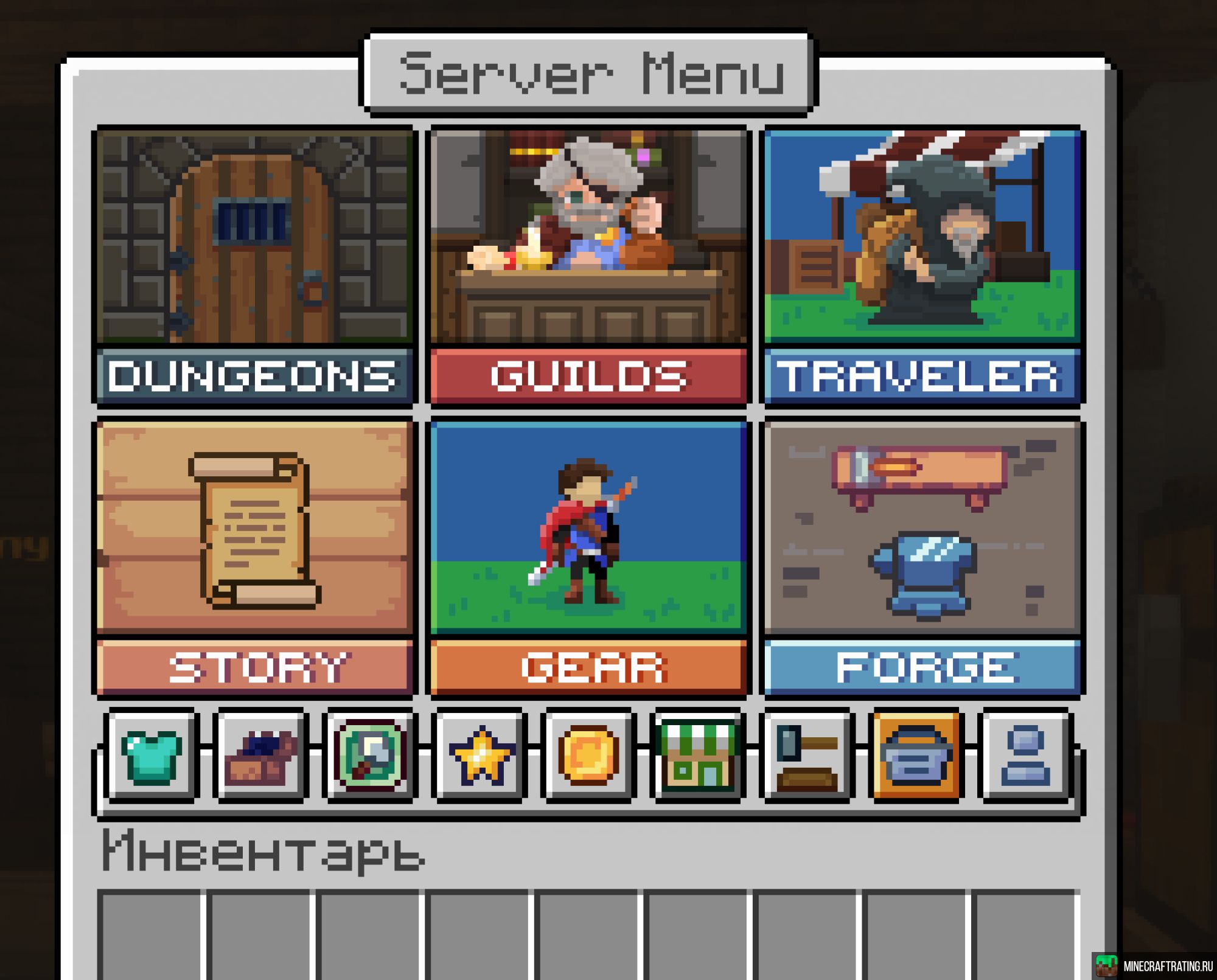Select the magnifying glass icon
Image resolution: width=1217 pixels, height=980 pixels.
tap(370, 755)
